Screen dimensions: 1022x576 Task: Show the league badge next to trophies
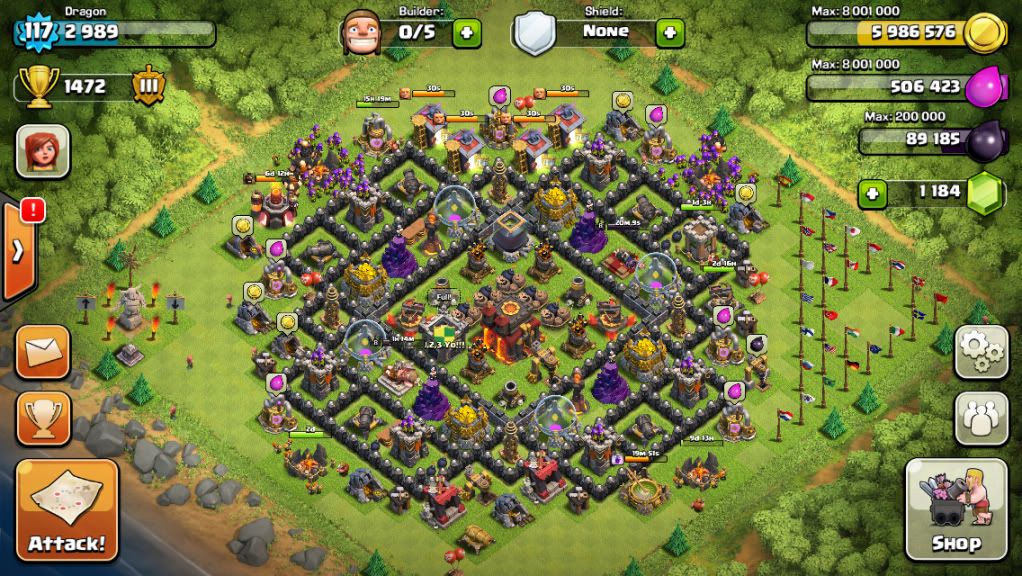[x=146, y=87]
